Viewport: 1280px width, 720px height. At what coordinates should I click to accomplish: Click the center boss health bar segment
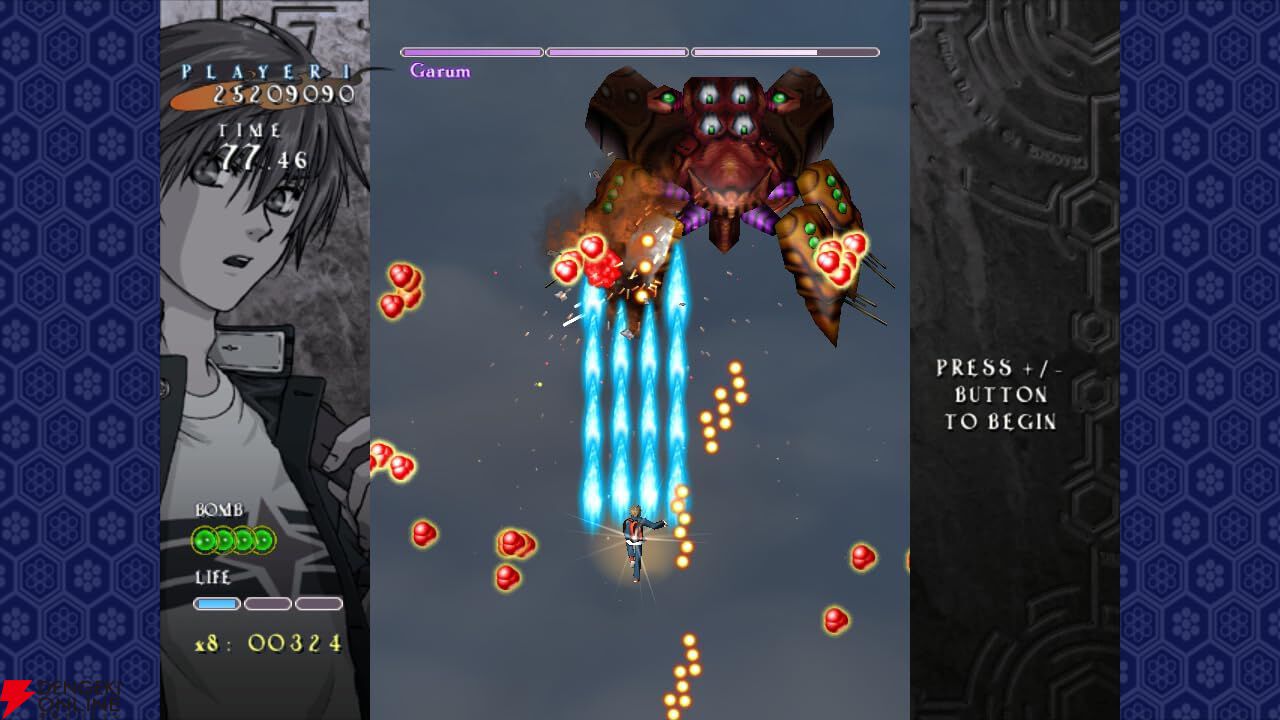tap(615, 51)
